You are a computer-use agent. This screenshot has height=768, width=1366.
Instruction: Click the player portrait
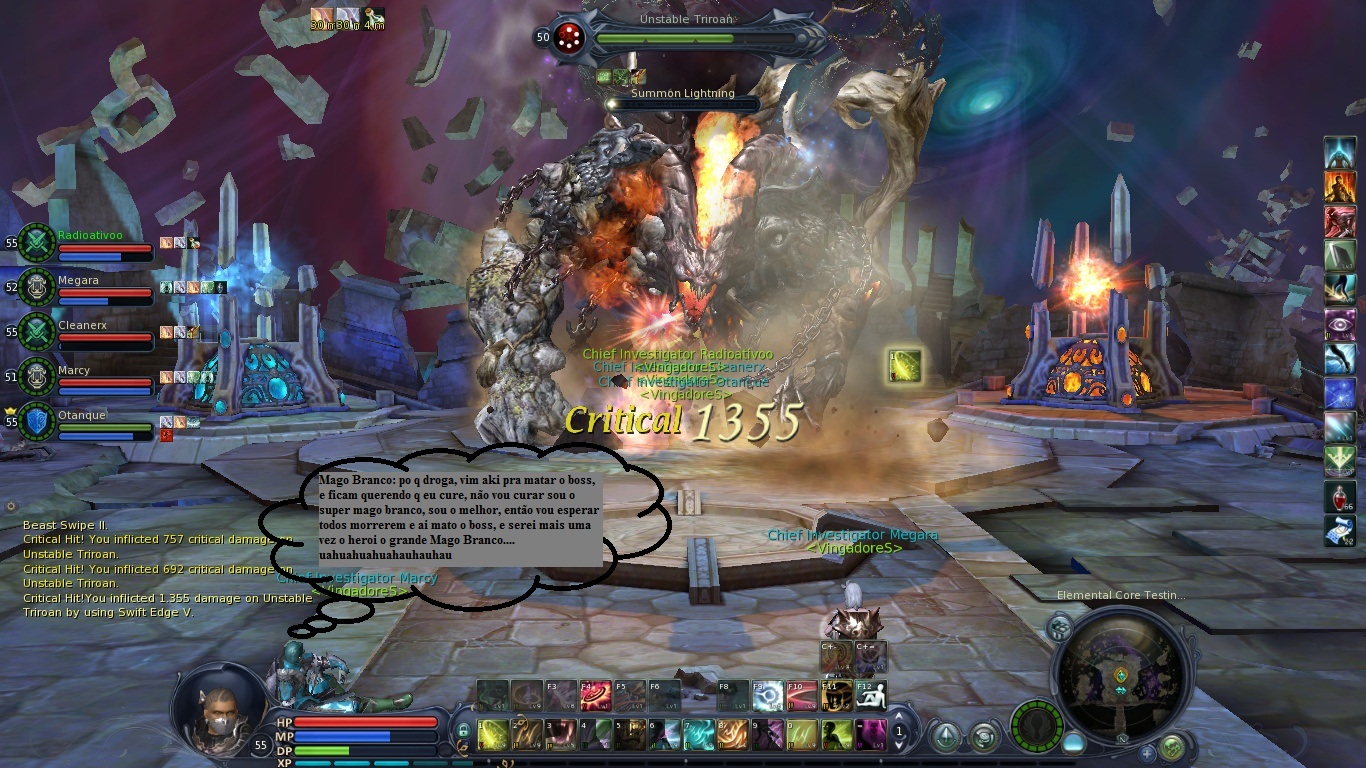[215, 708]
